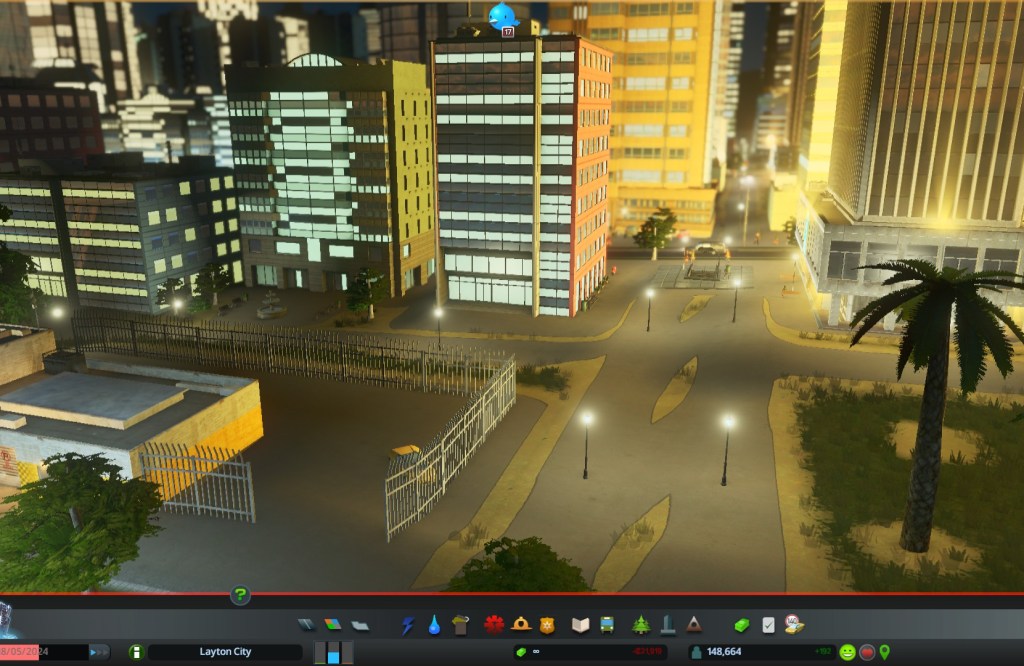1024x666 pixels.
Task: Open the happiness smiley face indicator
Action: [x=847, y=652]
